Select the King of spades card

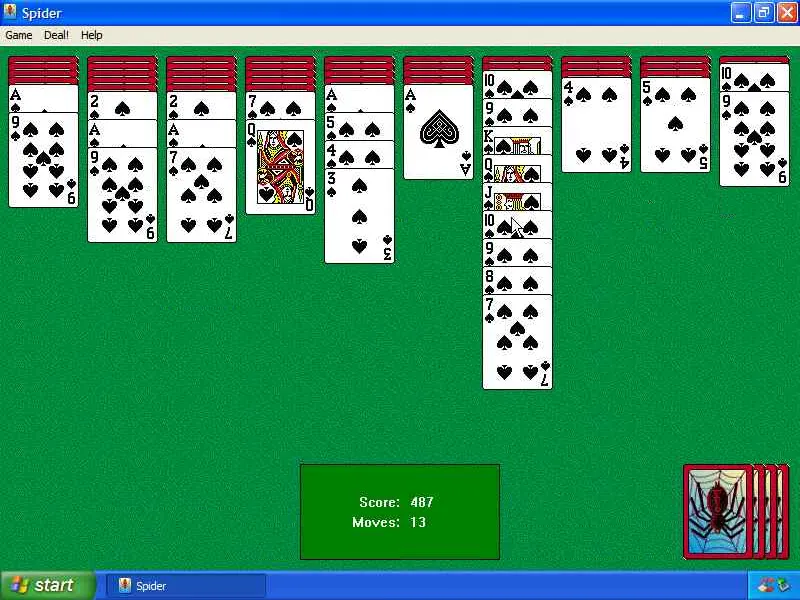tap(517, 143)
